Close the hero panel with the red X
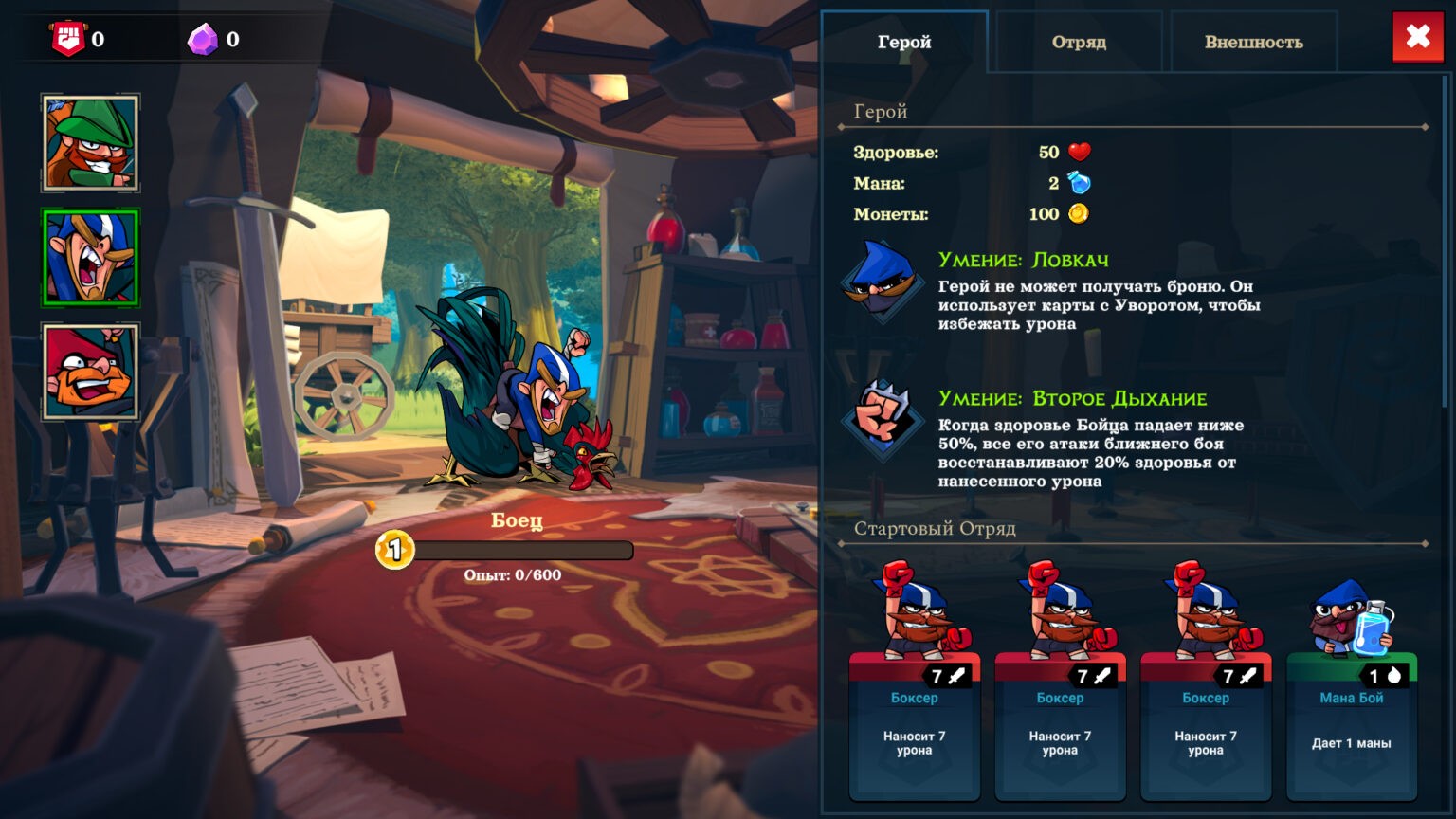 pos(1418,38)
